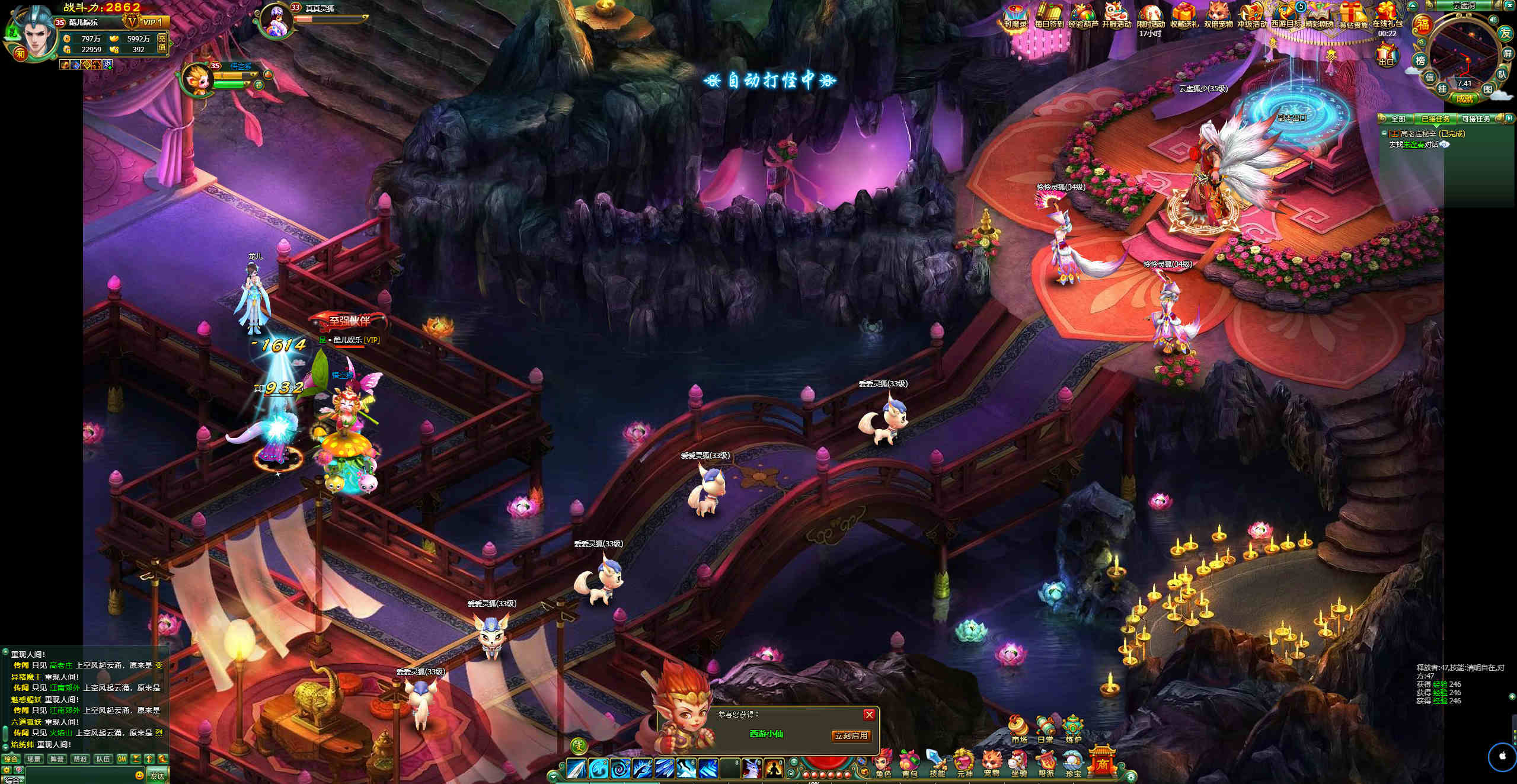The image size is (1517, 784).
Task: Open the 商 shop pavilion icon
Action: pyautogui.click(x=1101, y=761)
